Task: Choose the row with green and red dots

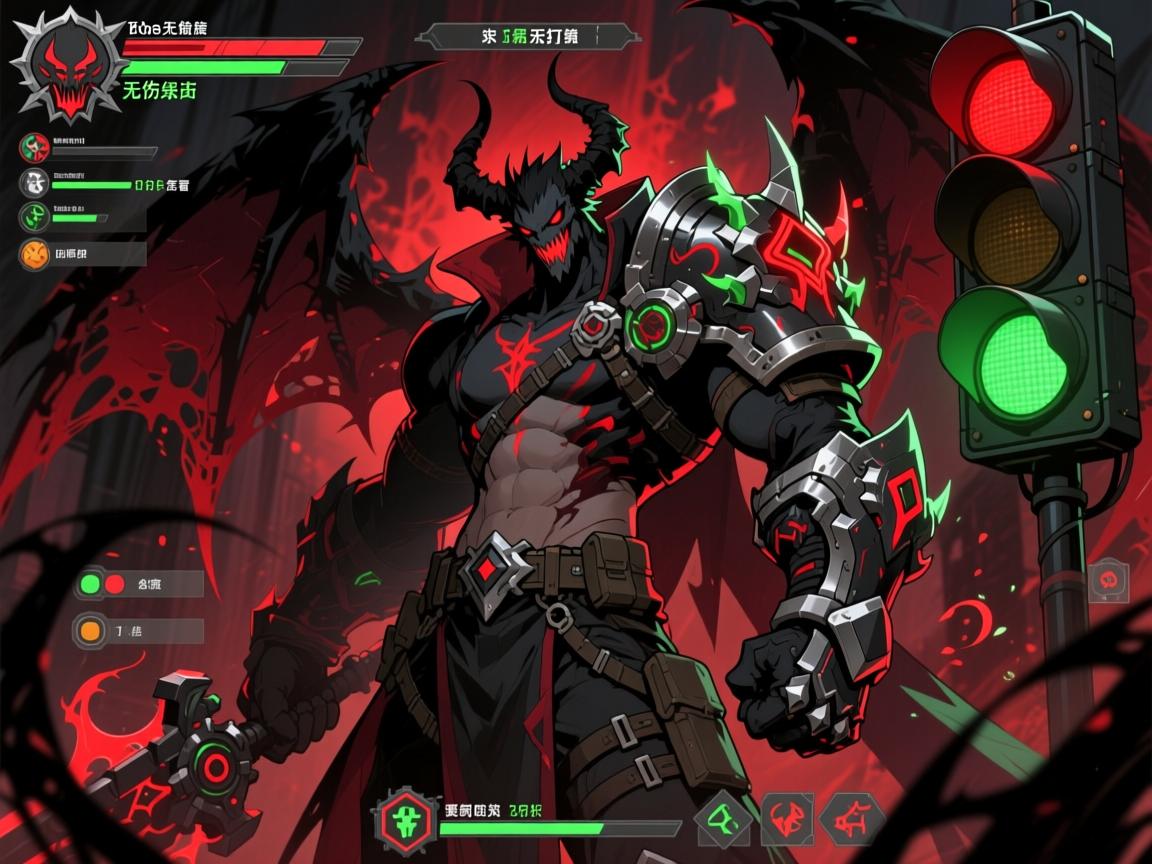Action: pyautogui.click(x=139, y=584)
